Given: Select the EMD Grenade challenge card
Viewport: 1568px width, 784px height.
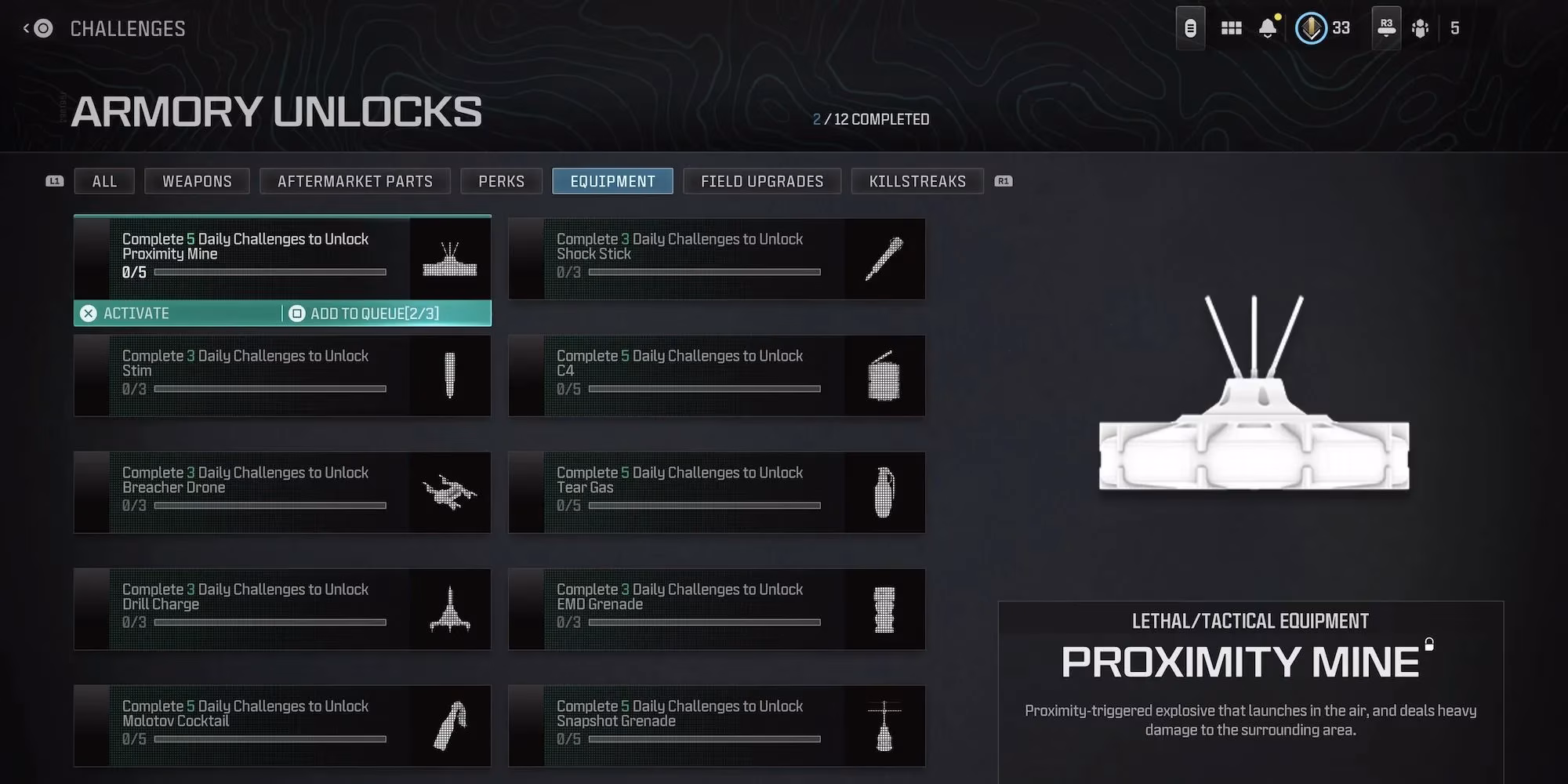Looking at the screenshot, I should pyautogui.click(x=716, y=609).
